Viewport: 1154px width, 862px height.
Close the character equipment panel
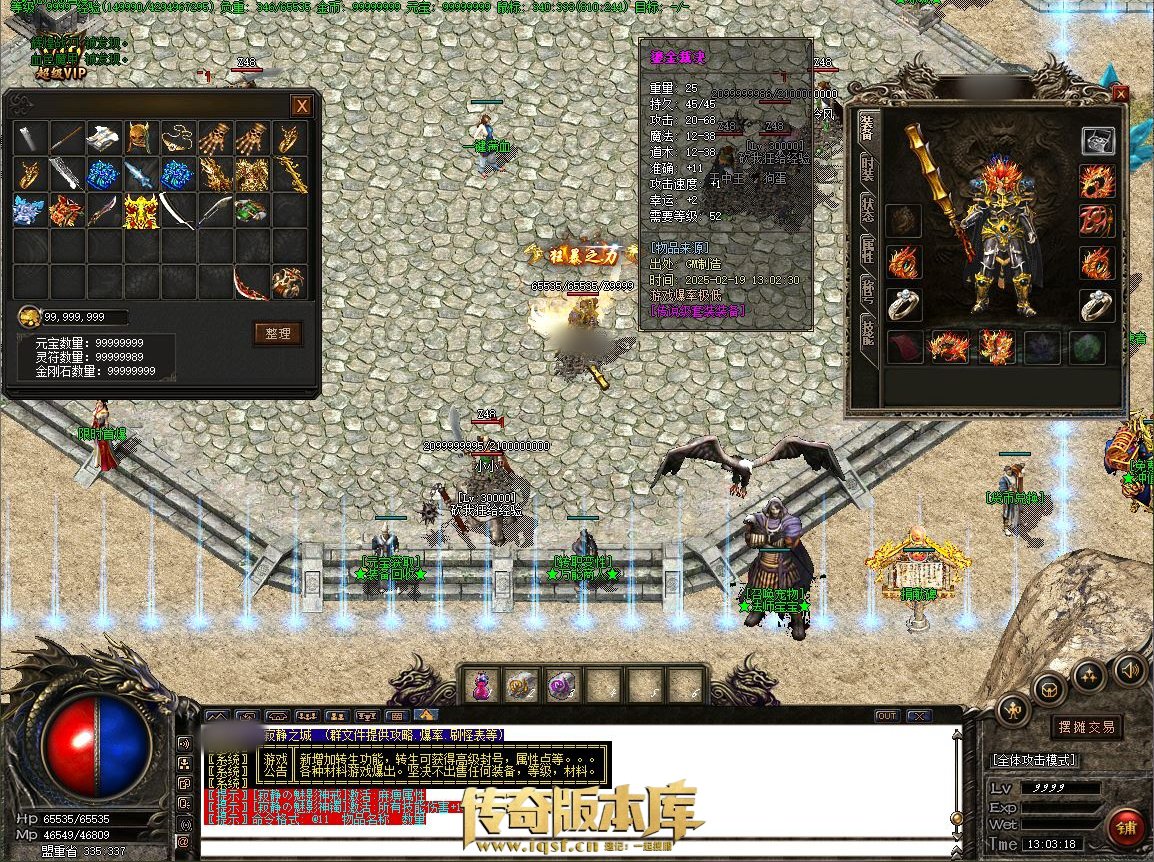1120,93
